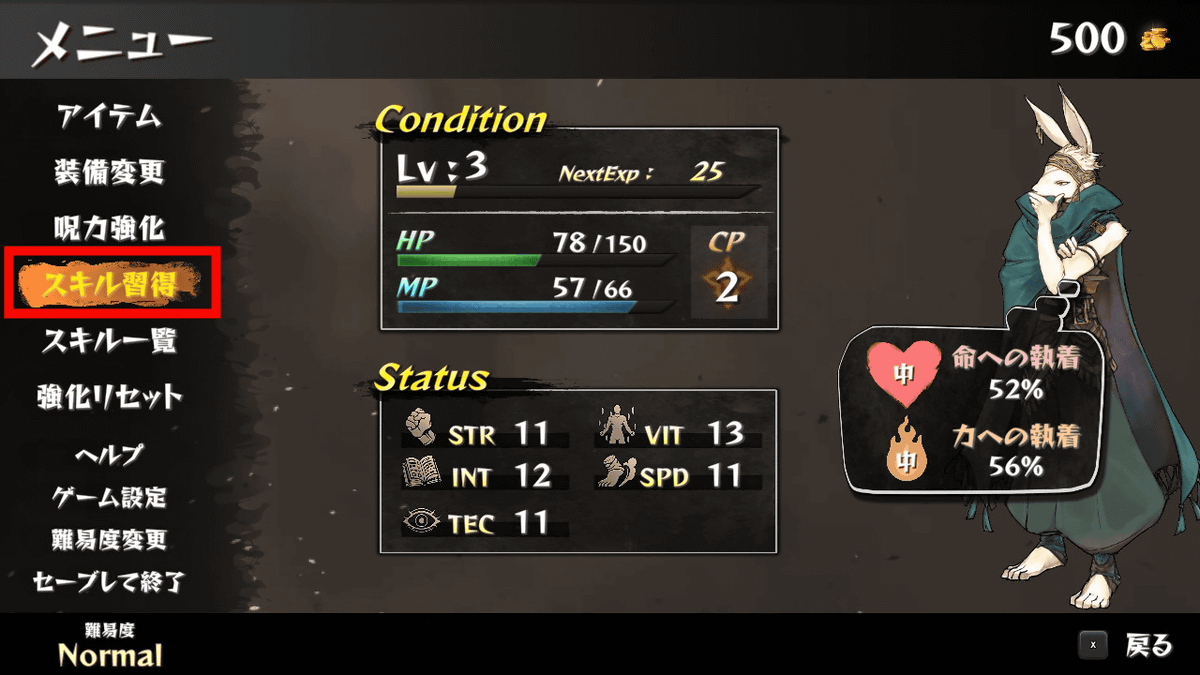Select 強化リセット to reset upgrades
This screenshot has height=675, width=1200.
pos(109,397)
